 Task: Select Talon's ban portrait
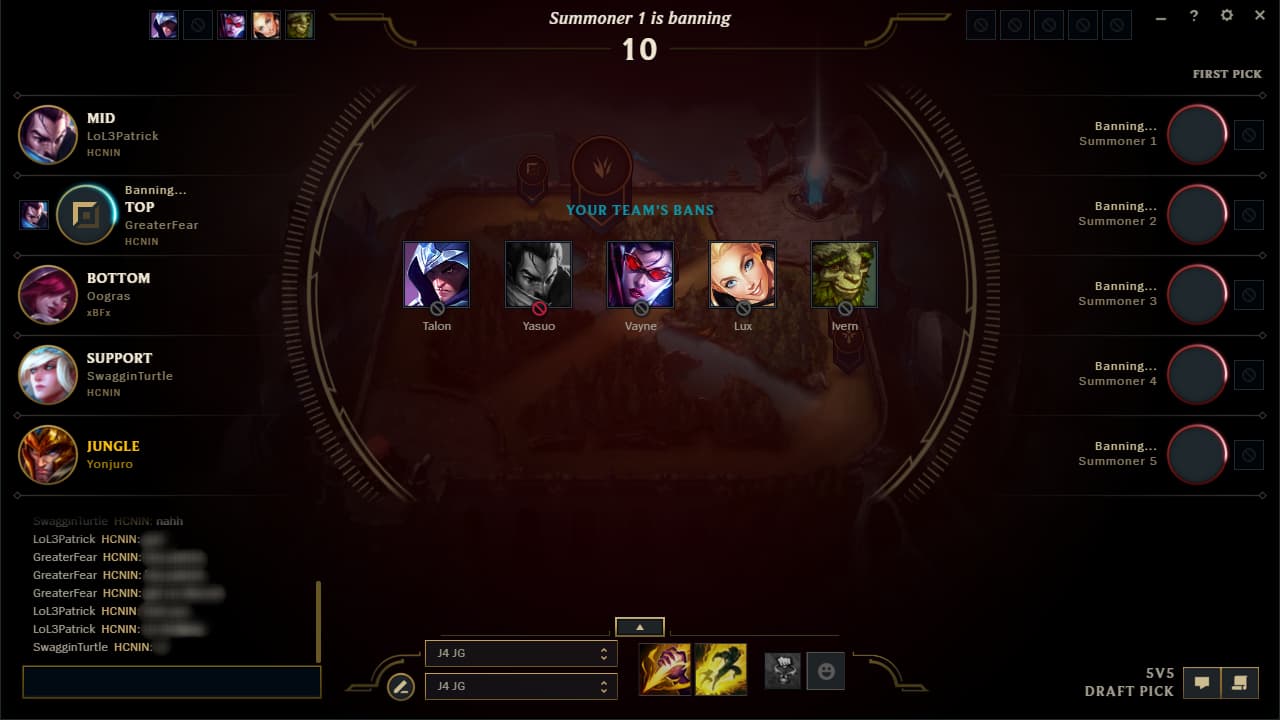click(436, 272)
